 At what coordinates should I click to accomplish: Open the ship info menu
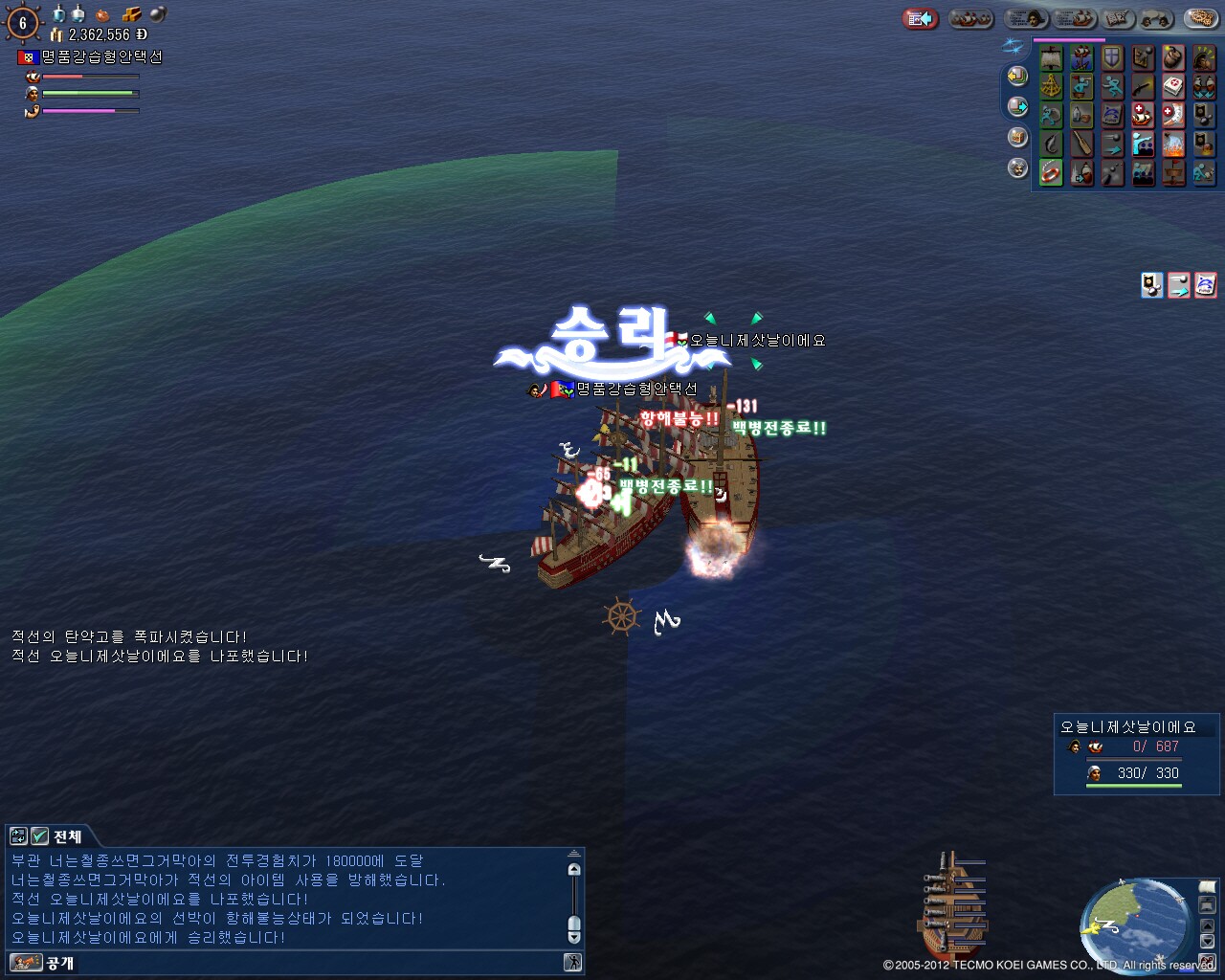click(1076, 19)
